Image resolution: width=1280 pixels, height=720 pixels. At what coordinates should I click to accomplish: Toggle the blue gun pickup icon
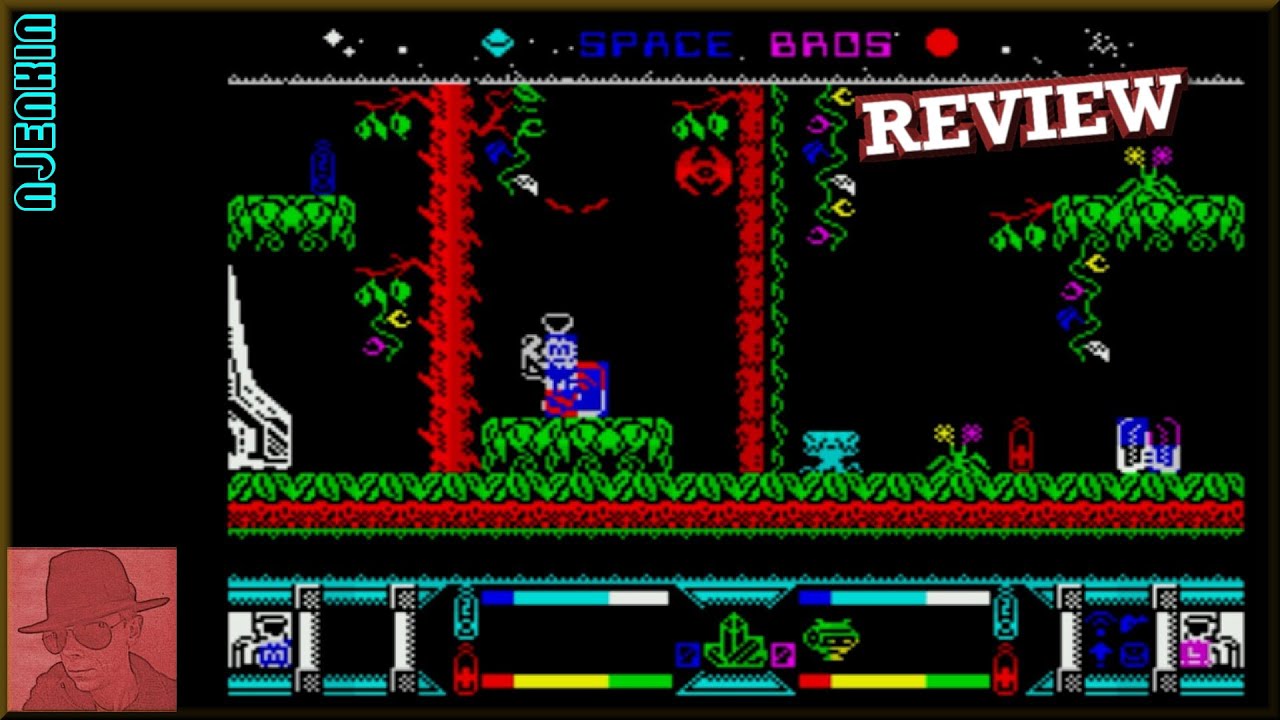[x=1132, y=622]
